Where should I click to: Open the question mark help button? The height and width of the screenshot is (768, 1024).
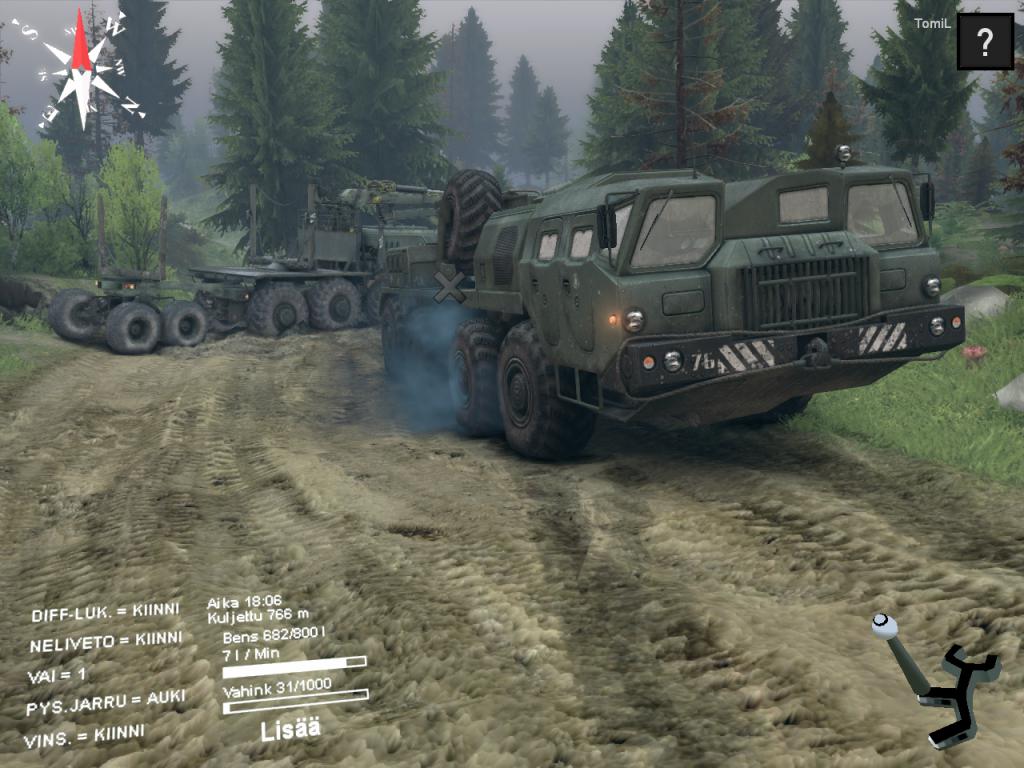tap(985, 42)
